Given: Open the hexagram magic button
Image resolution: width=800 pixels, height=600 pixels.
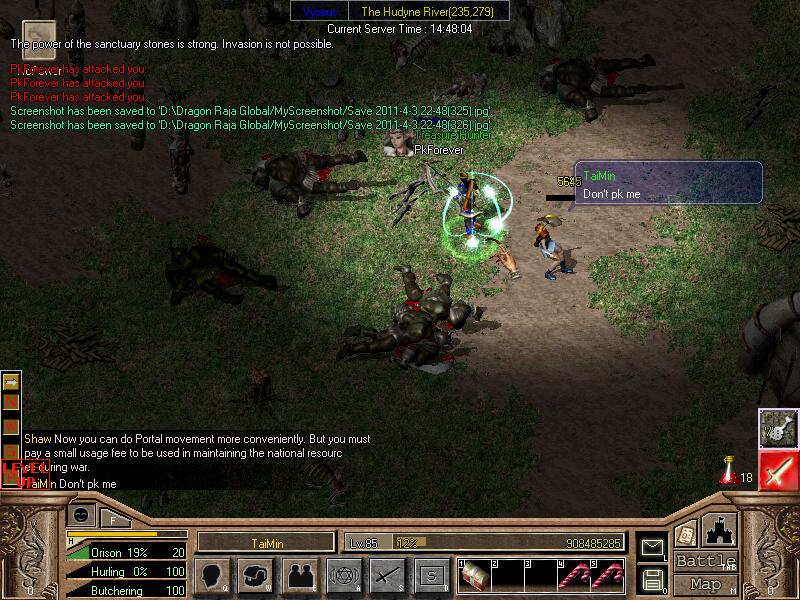Looking at the screenshot, I should (x=344, y=575).
